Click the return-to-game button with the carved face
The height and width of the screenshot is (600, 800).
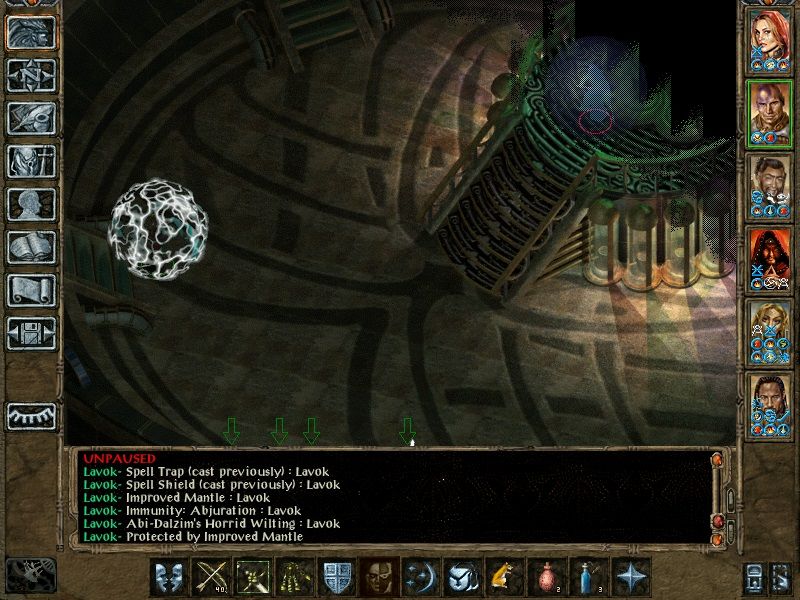(31, 31)
